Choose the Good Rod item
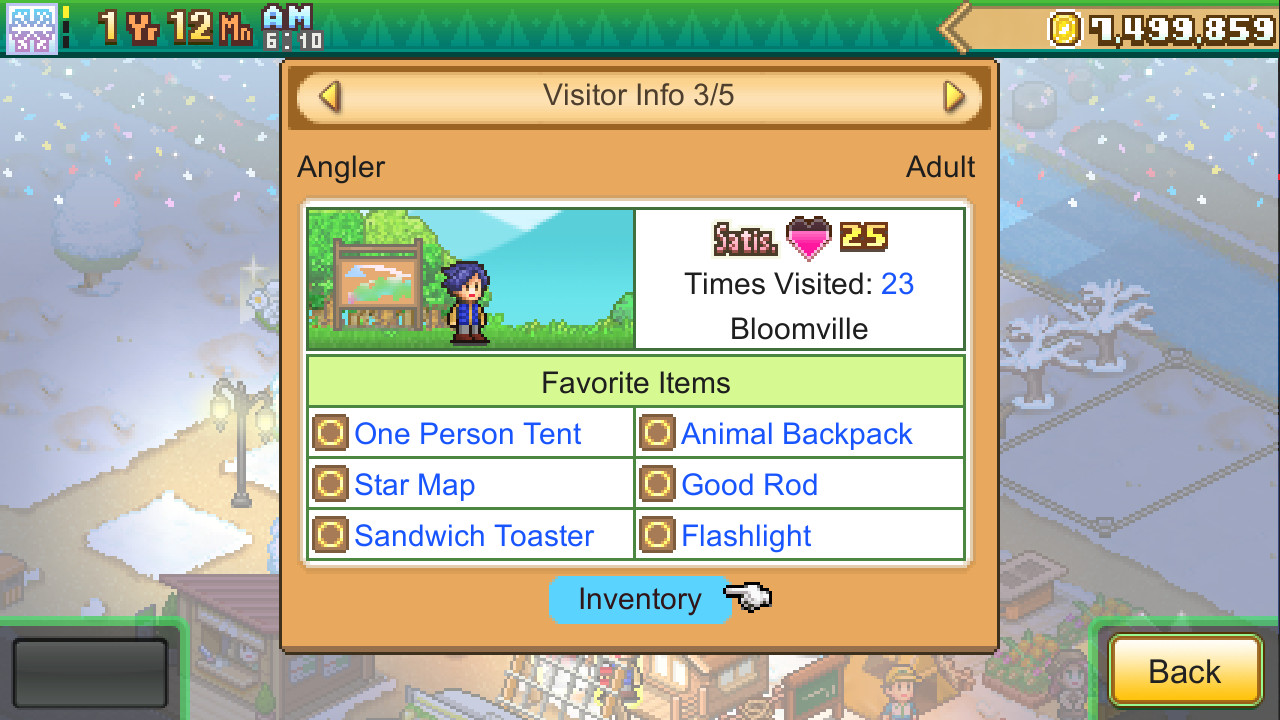This screenshot has width=1280, height=720. point(749,485)
